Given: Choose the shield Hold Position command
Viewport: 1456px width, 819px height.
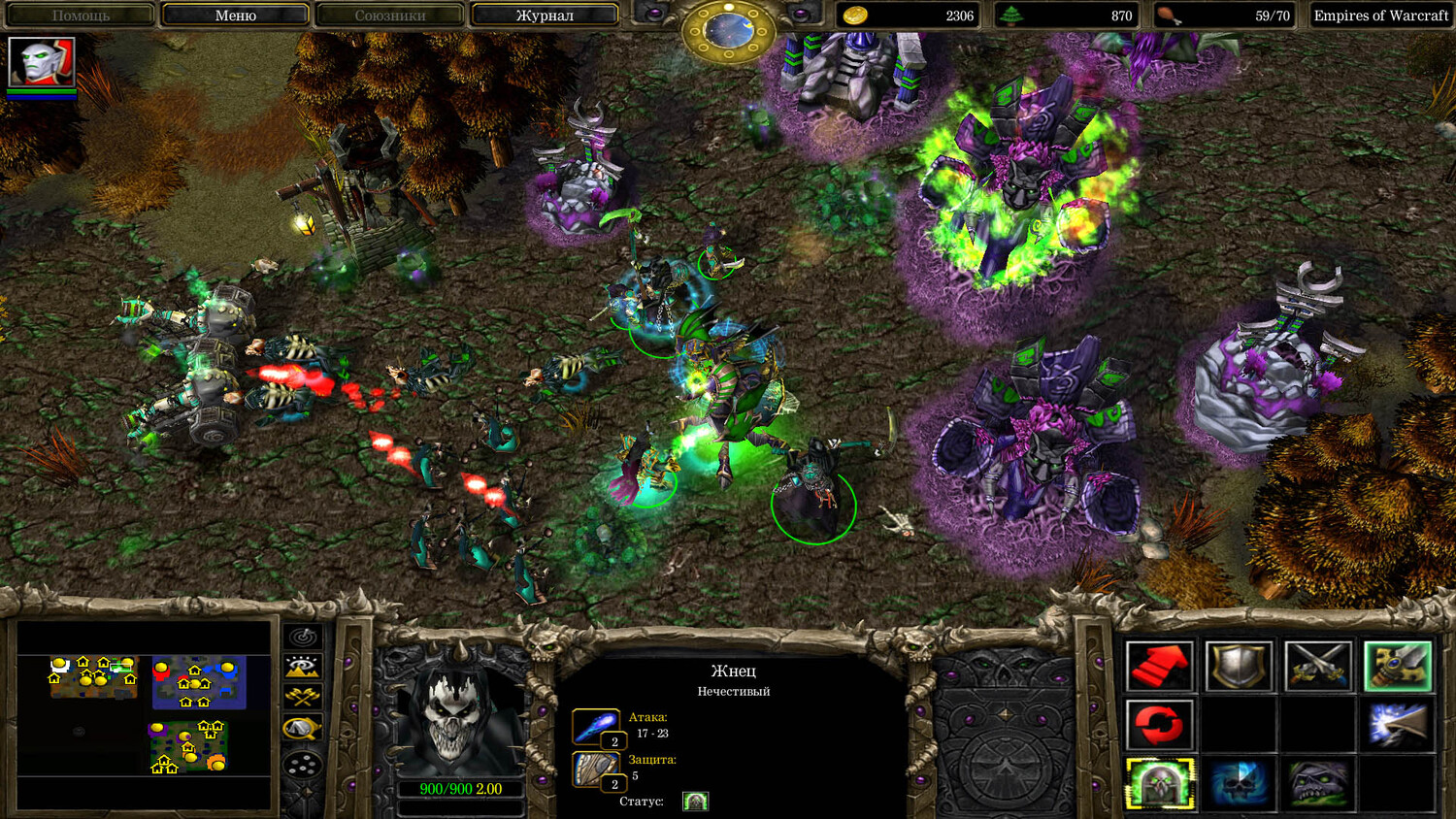Looking at the screenshot, I should [1239, 667].
